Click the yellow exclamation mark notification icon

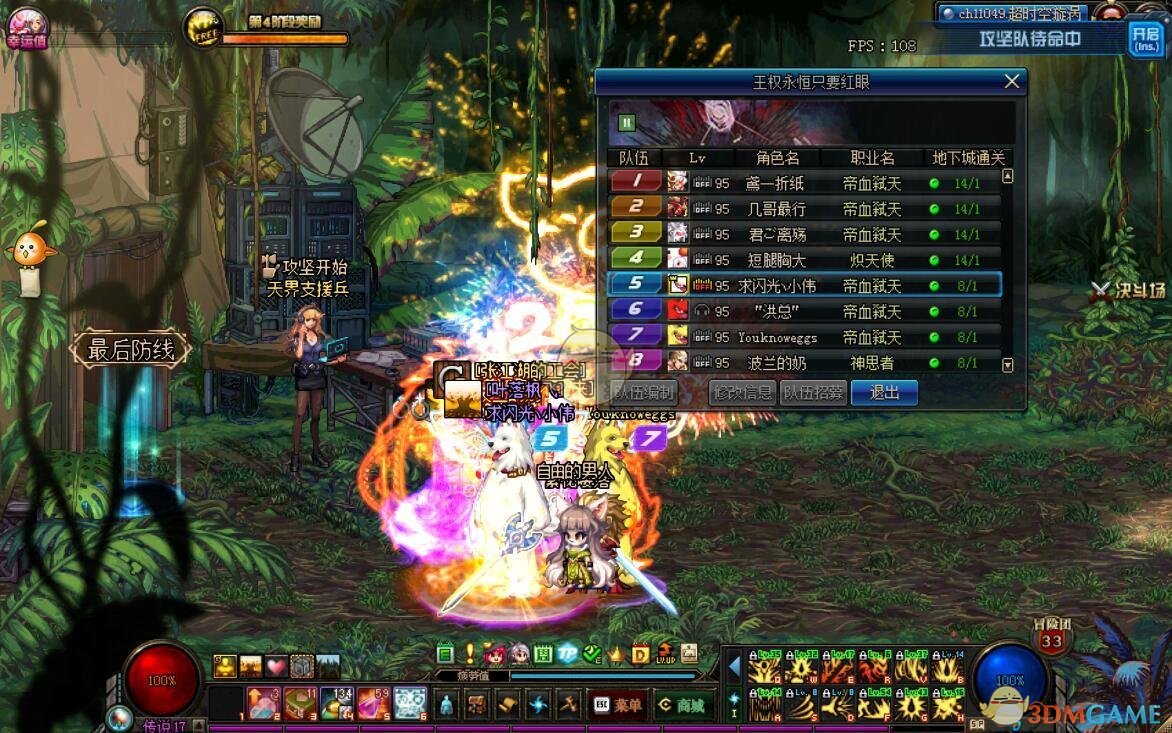pyautogui.click(x=470, y=655)
